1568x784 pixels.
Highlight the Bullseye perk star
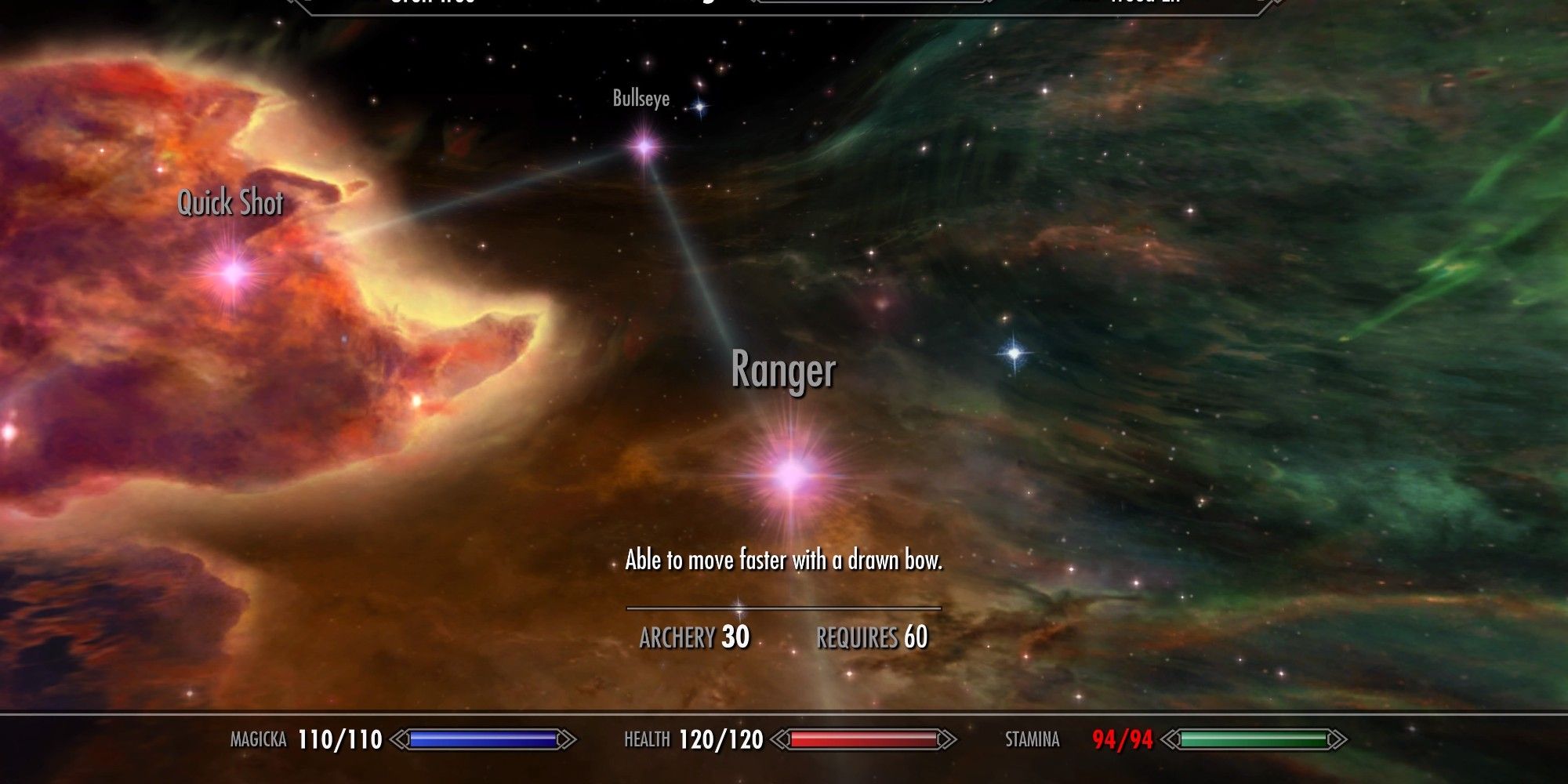[644, 147]
